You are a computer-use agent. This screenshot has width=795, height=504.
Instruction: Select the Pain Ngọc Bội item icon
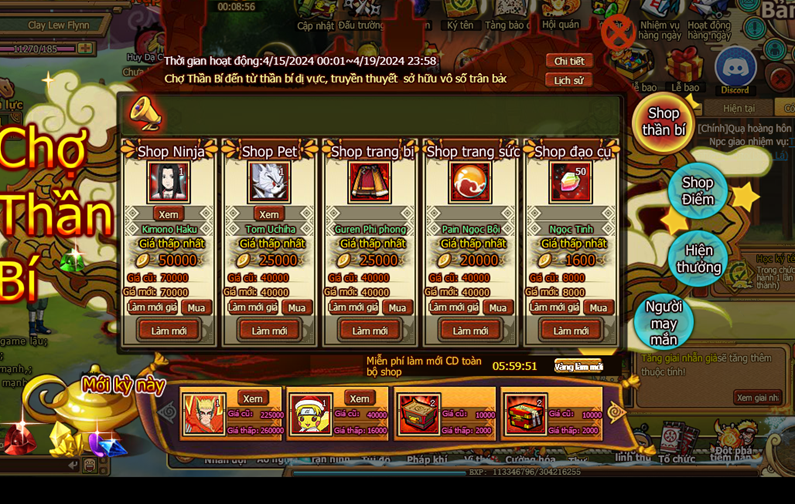click(x=470, y=183)
